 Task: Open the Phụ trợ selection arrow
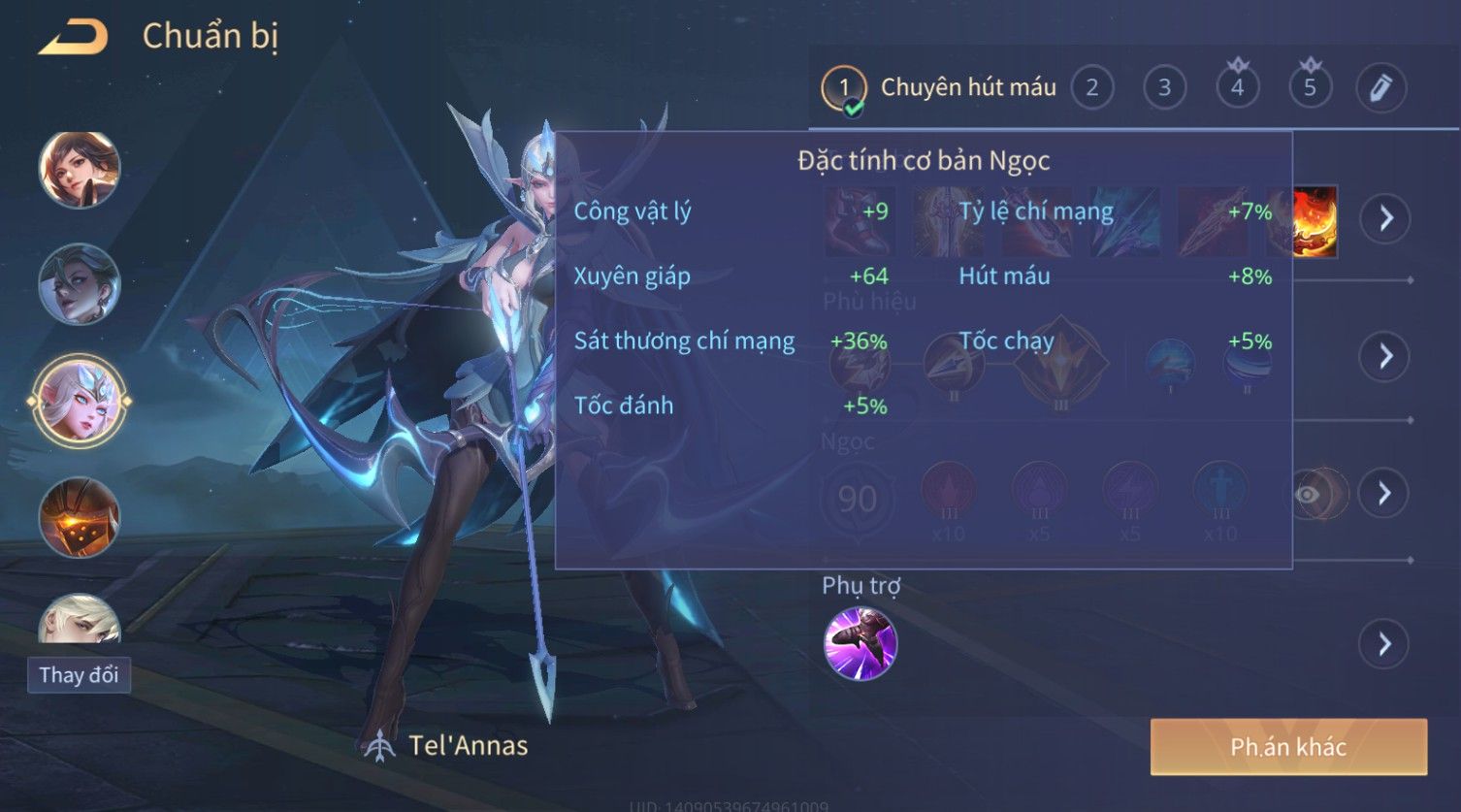click(1385, 644)
